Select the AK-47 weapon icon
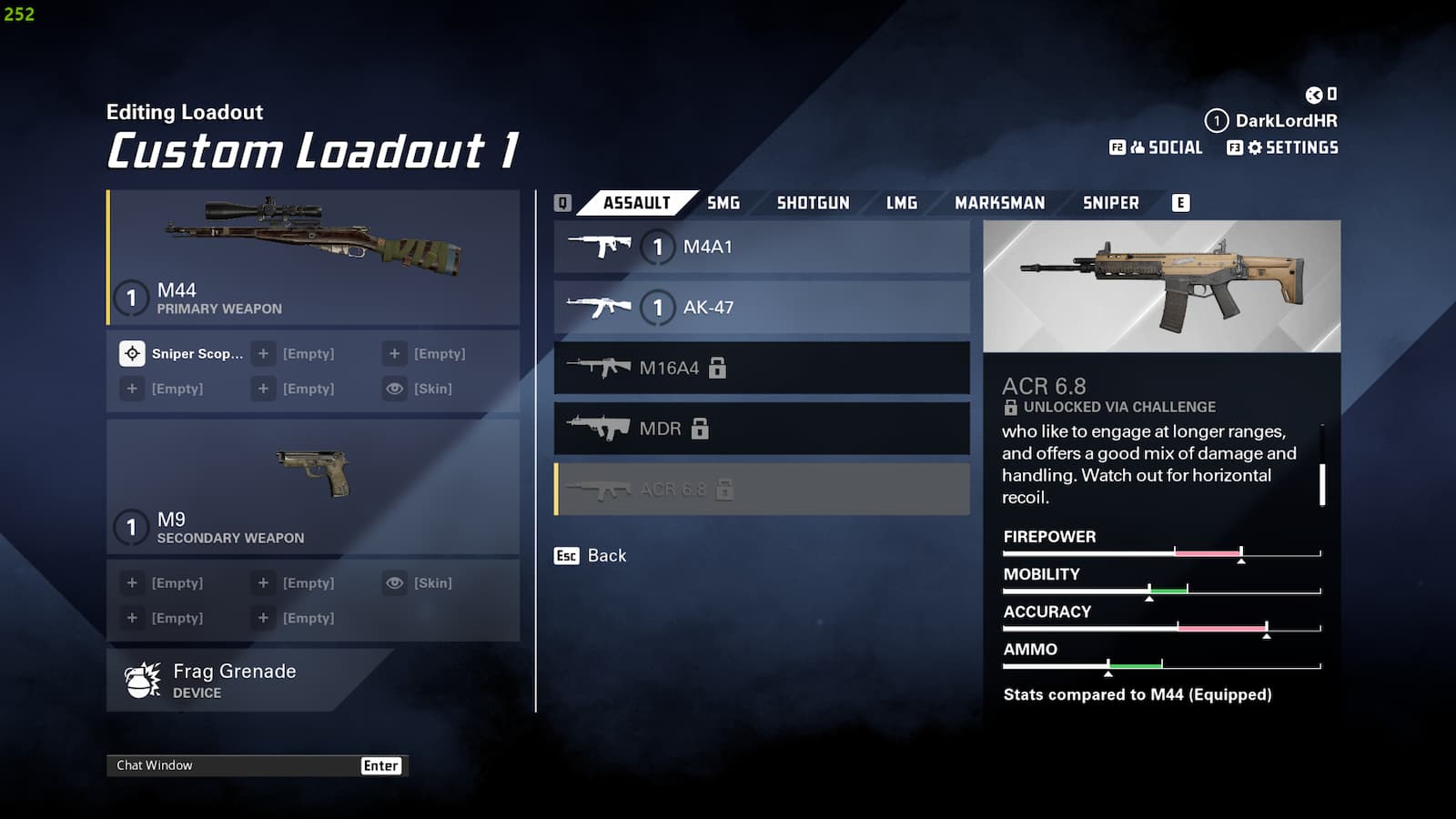 click(601, 307)
